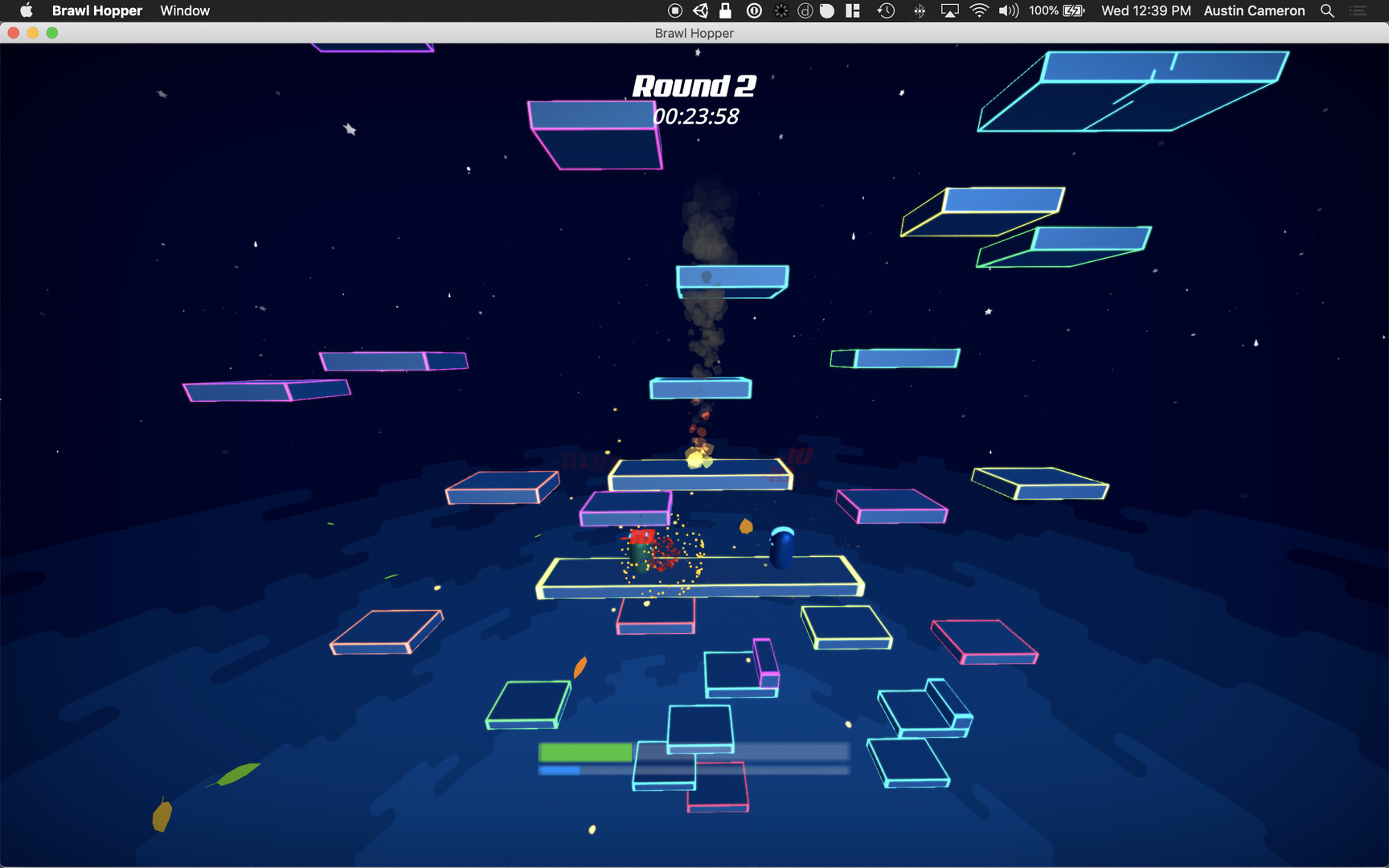1389x868 pixels.
Task: Open the Unity editor menu bar icon
Action: pos(700,10)
